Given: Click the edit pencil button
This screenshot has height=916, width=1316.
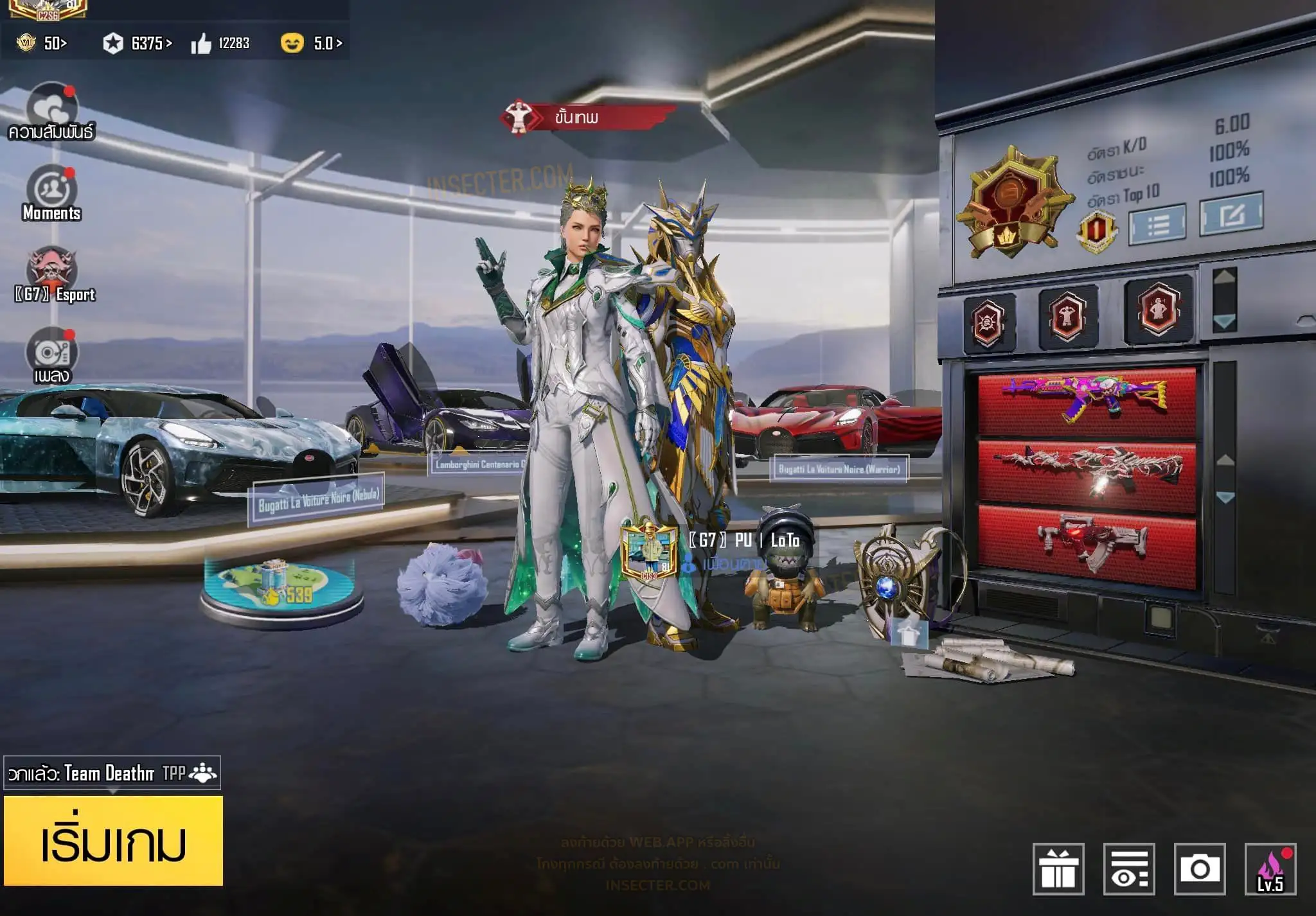Looking at the screenshot, I should click(1231, 214).
